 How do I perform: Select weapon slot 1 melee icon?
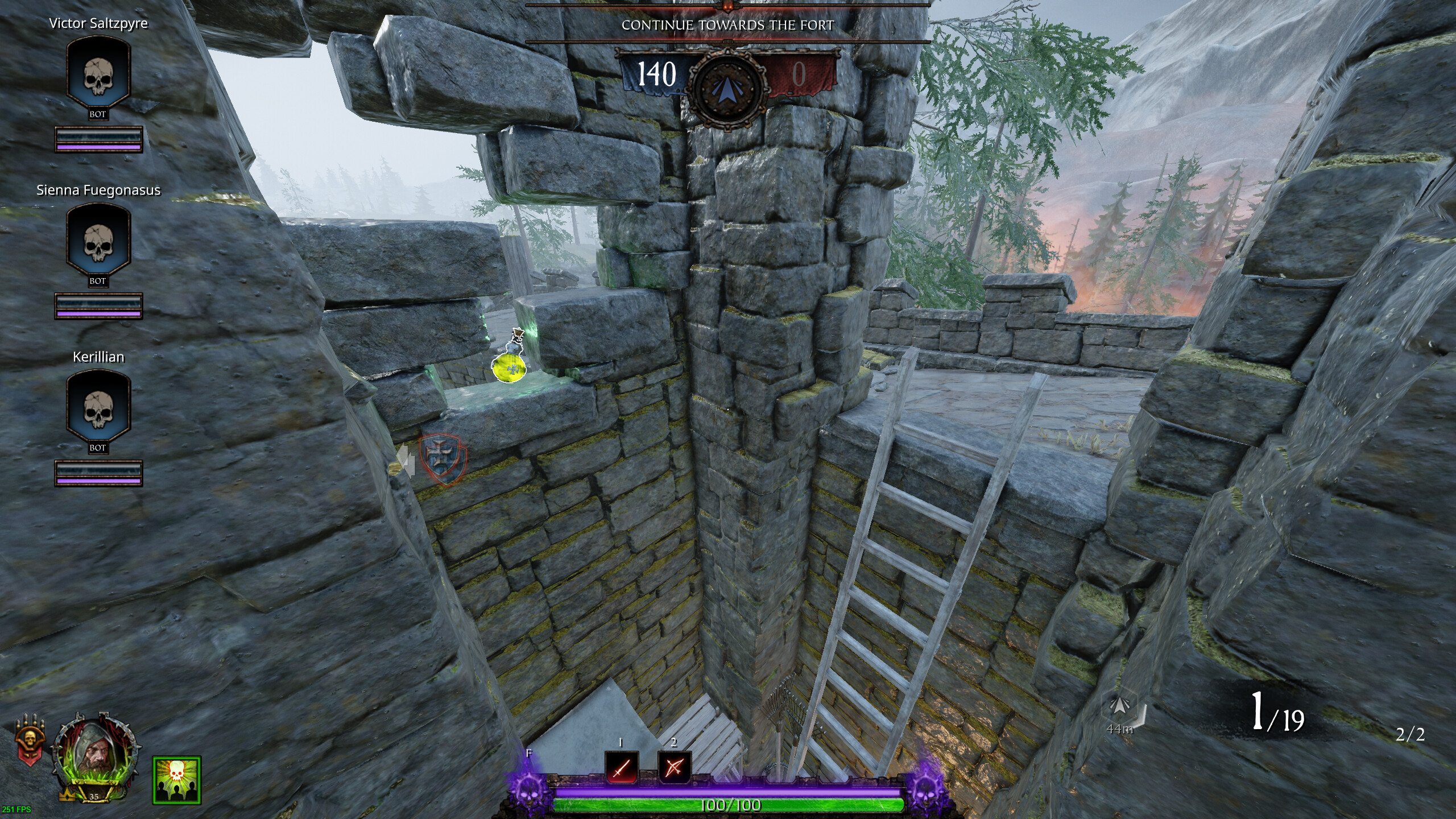(x=621, y=767)
